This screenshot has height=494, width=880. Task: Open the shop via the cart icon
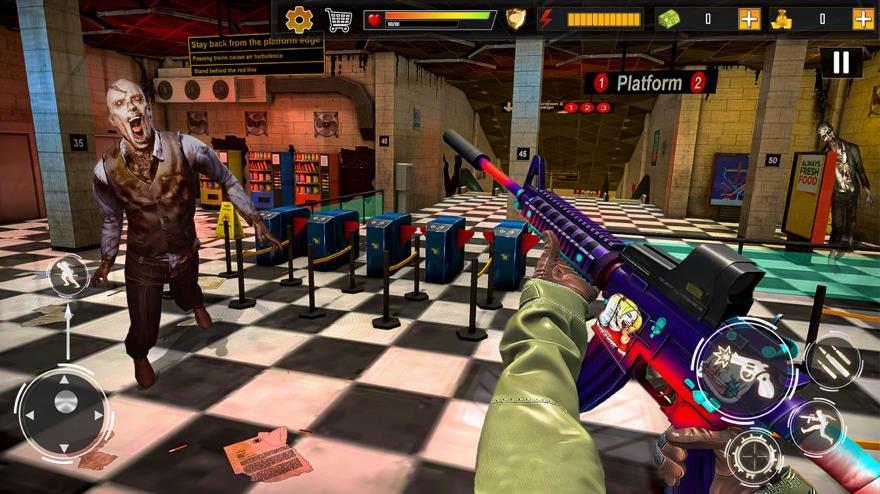click(339, 19)
